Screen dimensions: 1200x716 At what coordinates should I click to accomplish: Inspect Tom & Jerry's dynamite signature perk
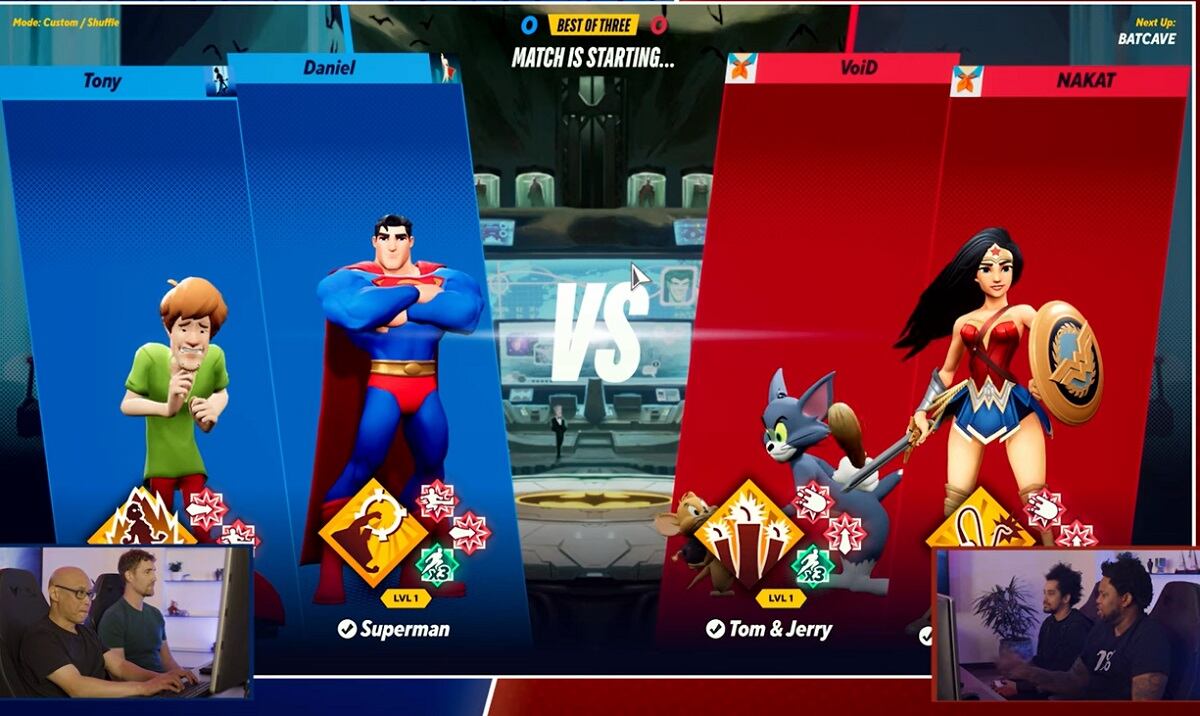point(748,532)
